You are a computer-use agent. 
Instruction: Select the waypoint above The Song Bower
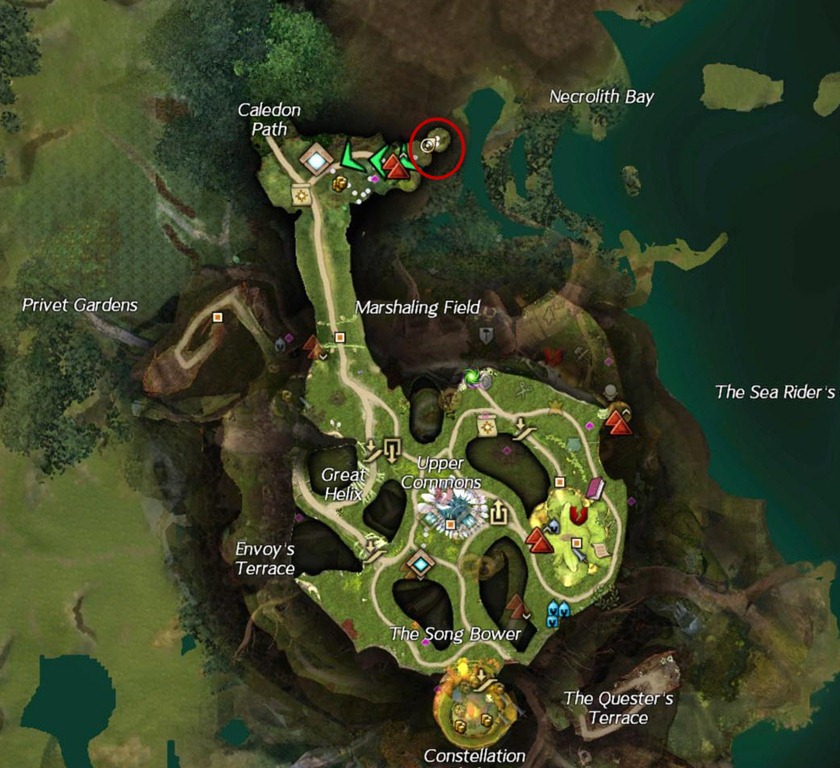pyautogui.click(x=419, y=564)
